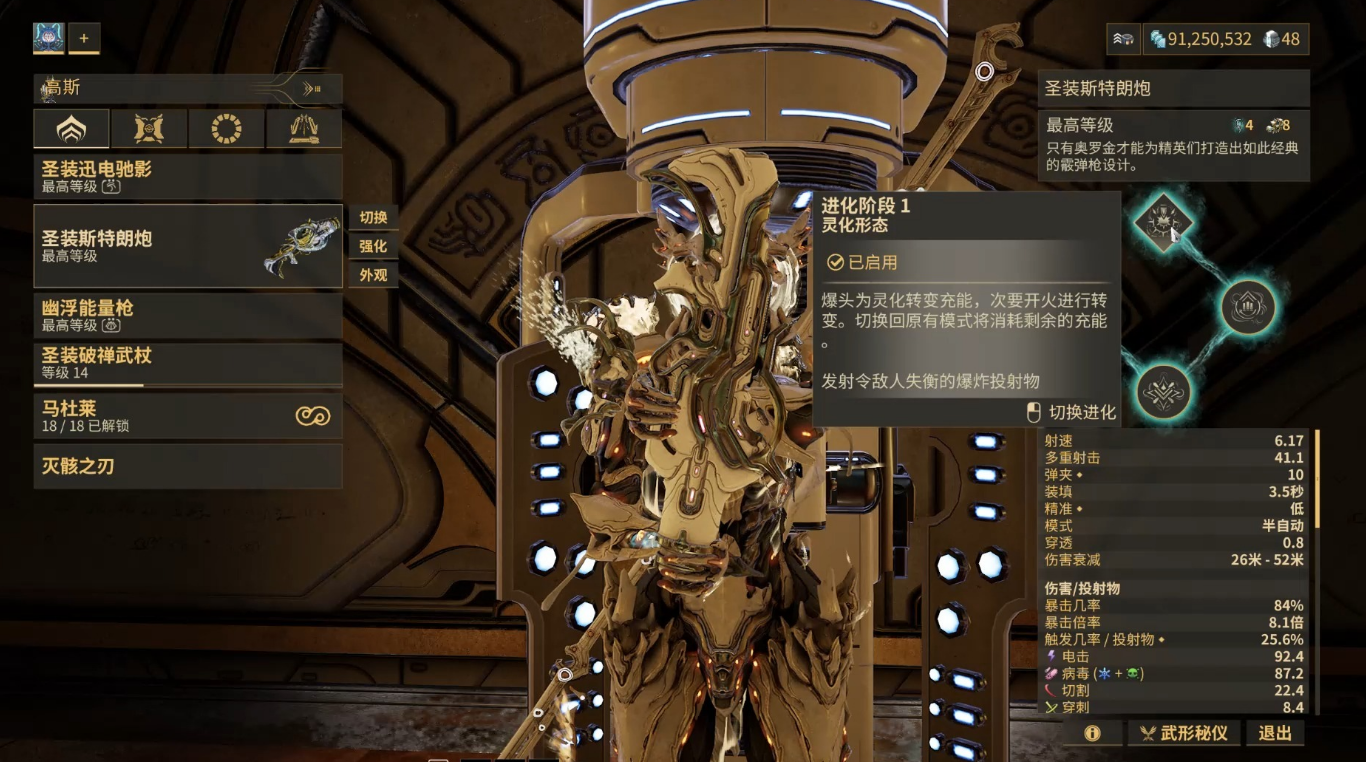Viewport: 1366px width, 762px height.
Task: Select the 灭骸之刃 weapon row
Action: tap(188, 466)
